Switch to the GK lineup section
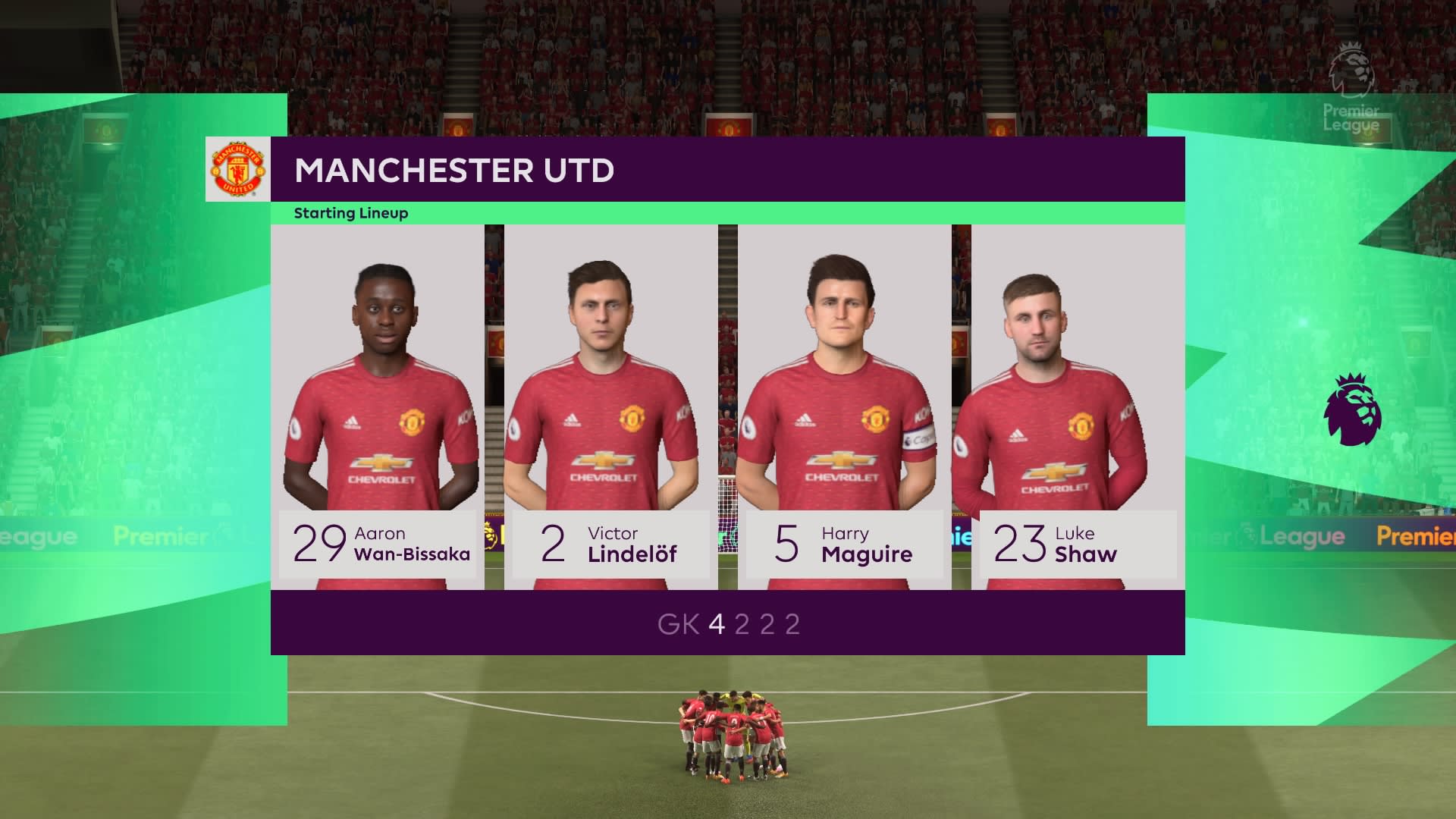The width and height of the screenshot is (1456, 819). pyautogui.click(x=678, y=624)
